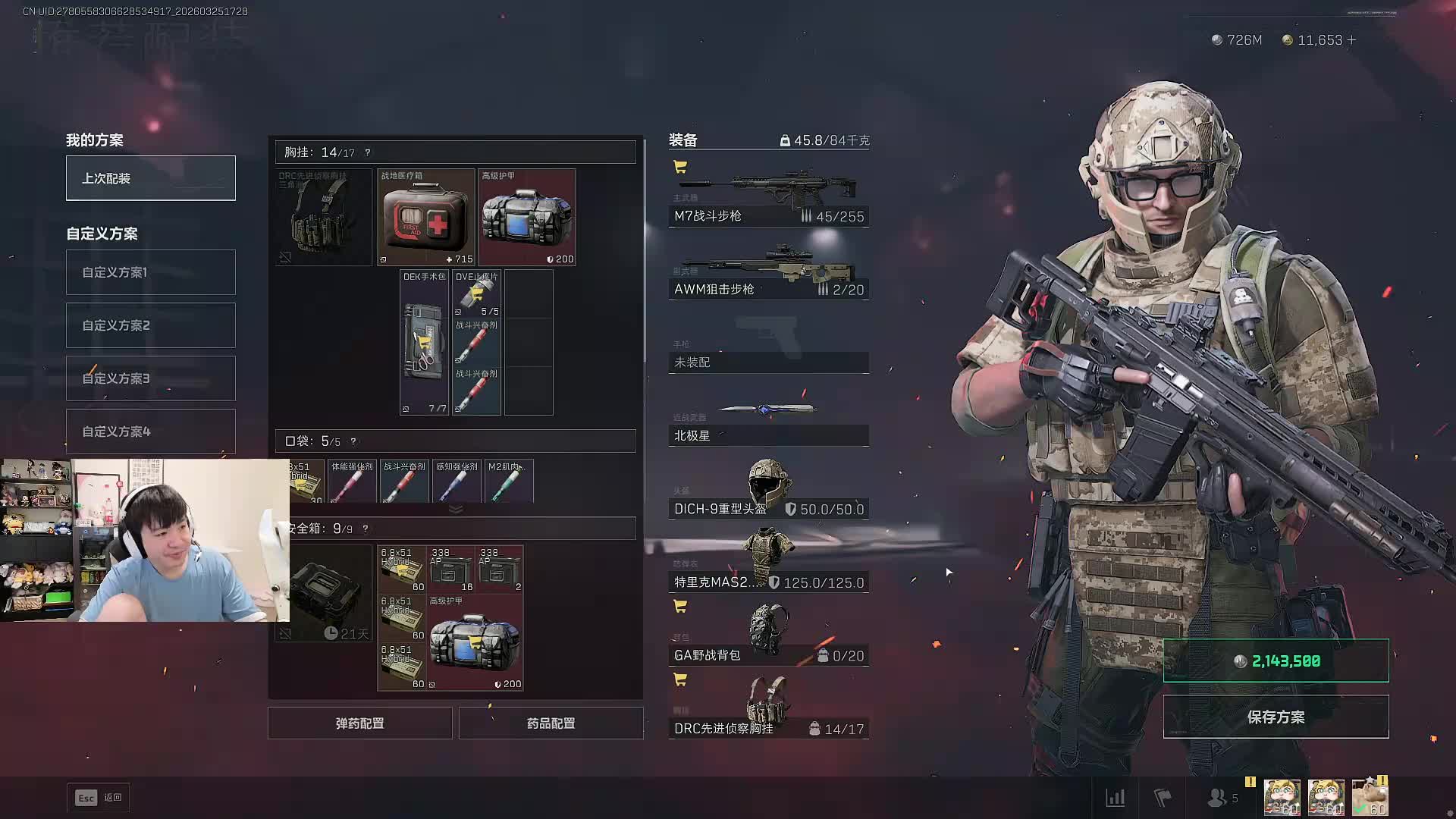Open 弹药配置 ammo configuration
The height and width of the screenshot is (819, 1456).
pos(359,723)
